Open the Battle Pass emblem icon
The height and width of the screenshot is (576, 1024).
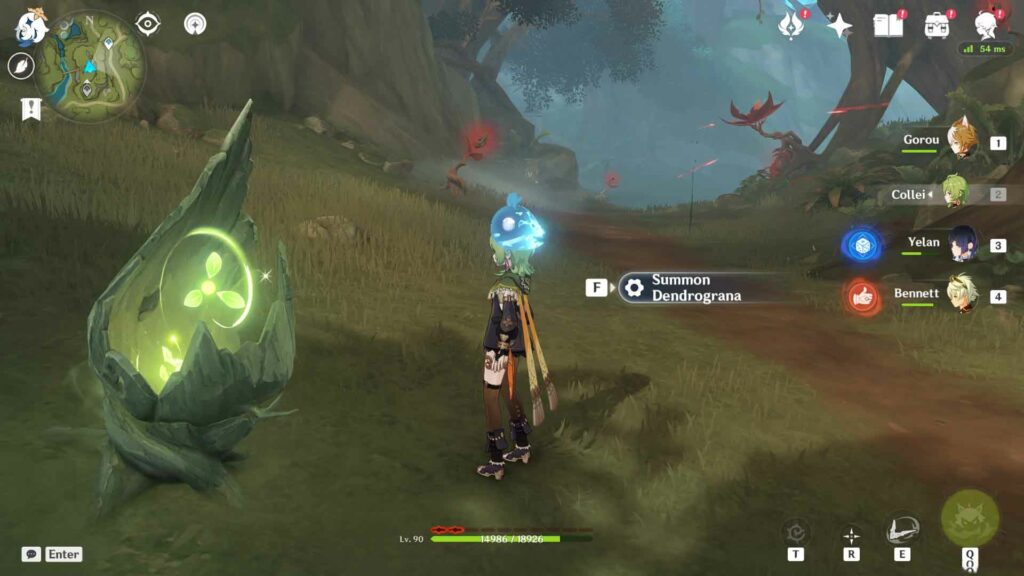coord(791,25)
